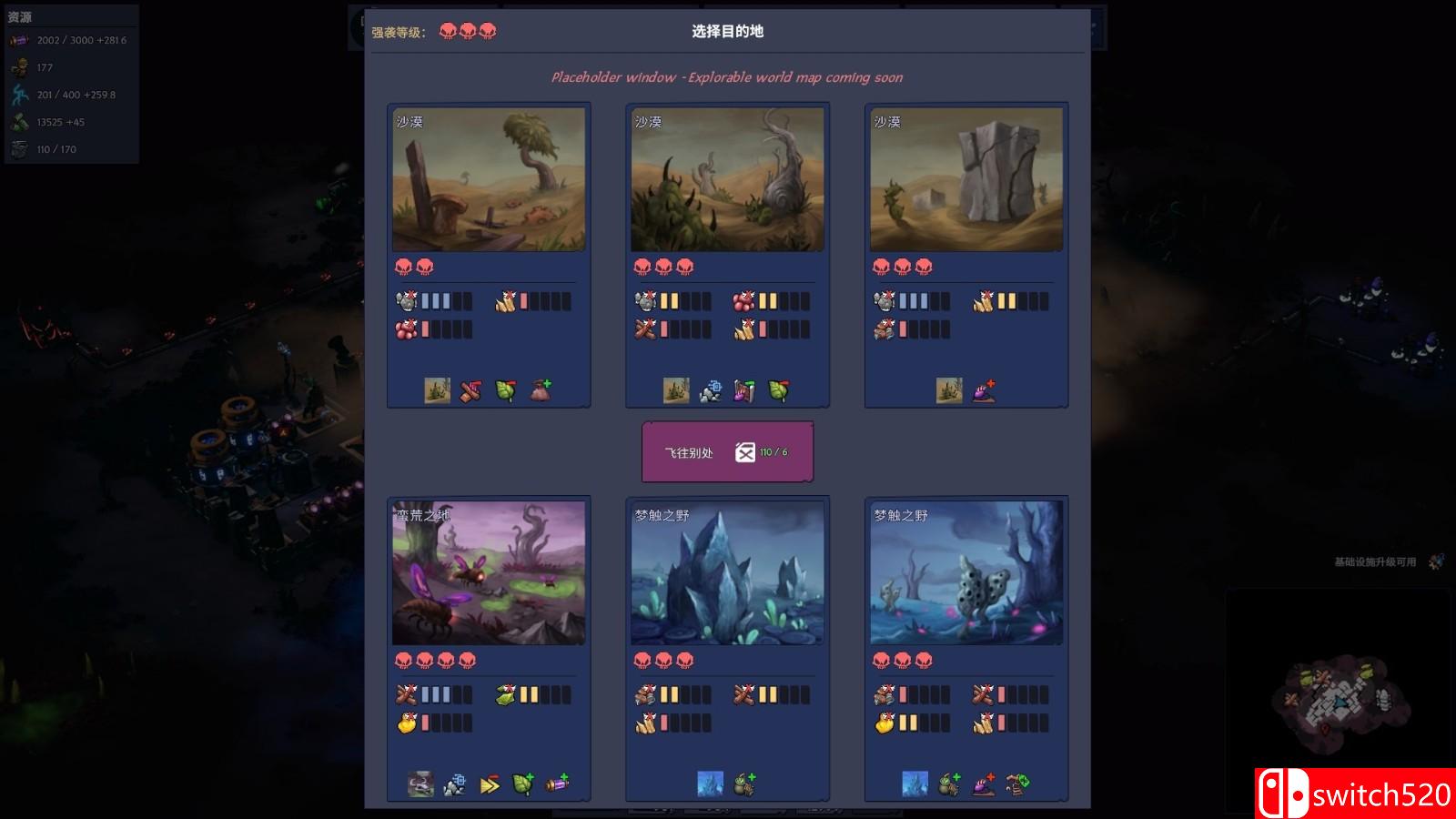Select the cactus terrain icon on first 沙漠 card
This screenshot has width=1456, height=819.
pos(437,389)
